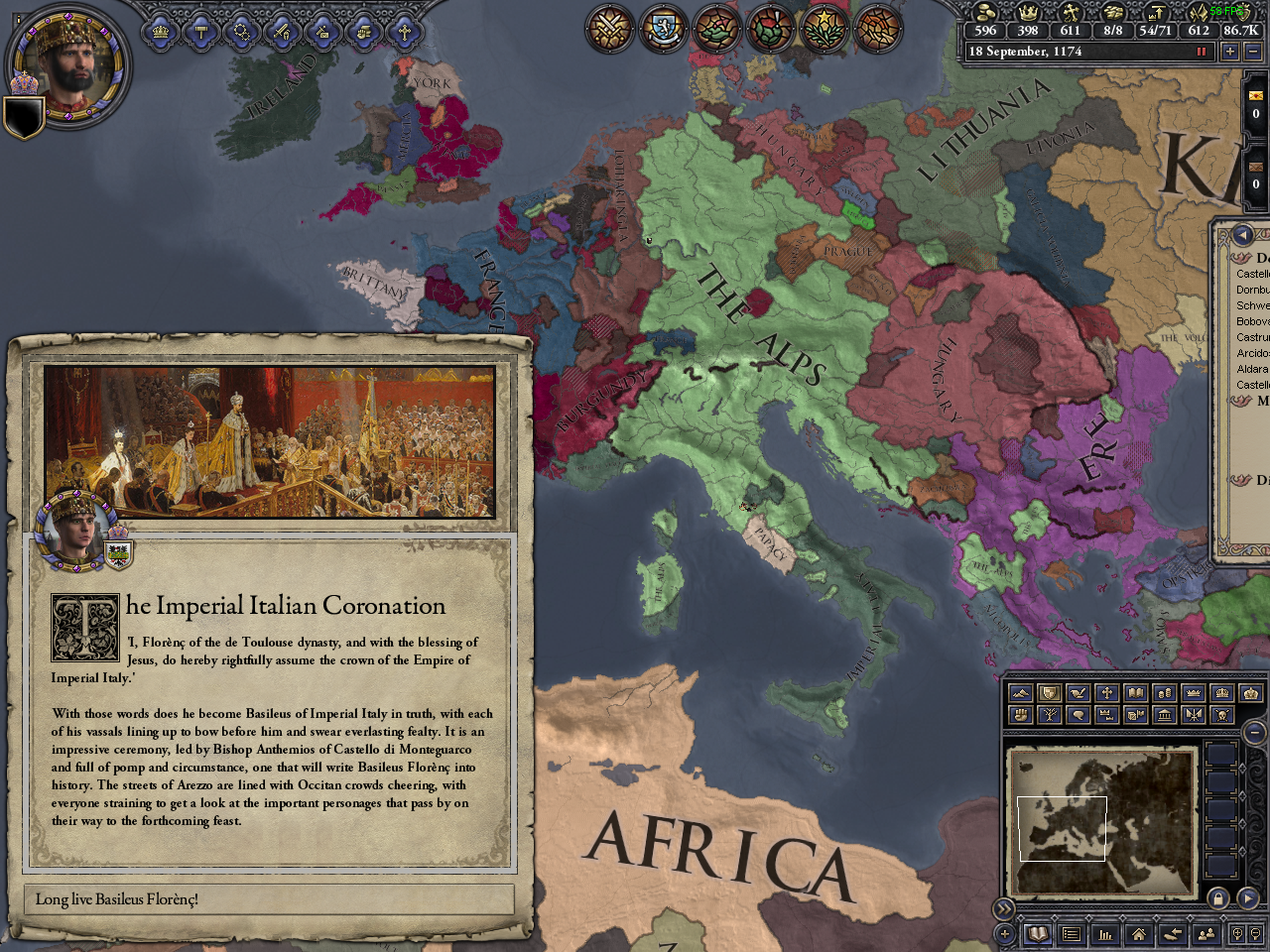
Task: Open the Laws screen gavel icon
Action: pyautogui.click(x=201, y=32)
